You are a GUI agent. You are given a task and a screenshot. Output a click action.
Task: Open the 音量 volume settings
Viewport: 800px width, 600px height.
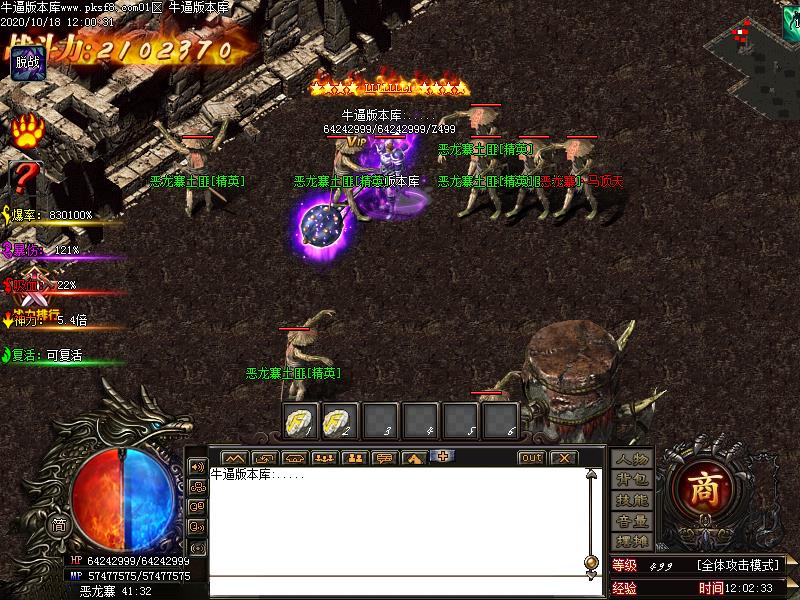(632, 521)
